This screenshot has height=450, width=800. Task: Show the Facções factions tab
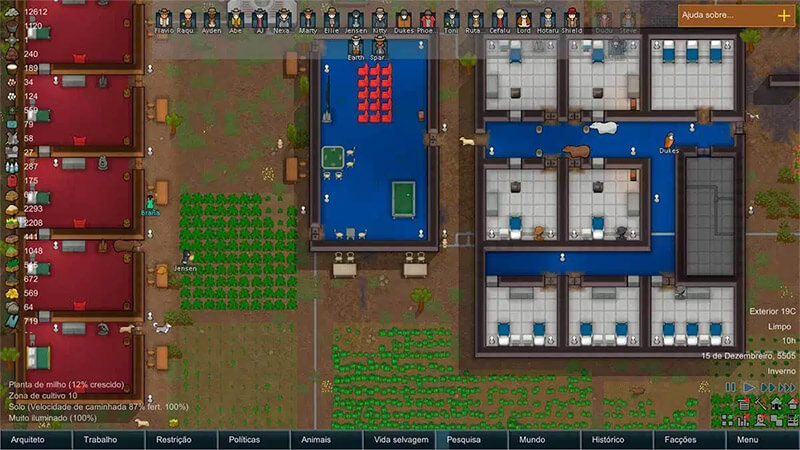tap(681, 440)
